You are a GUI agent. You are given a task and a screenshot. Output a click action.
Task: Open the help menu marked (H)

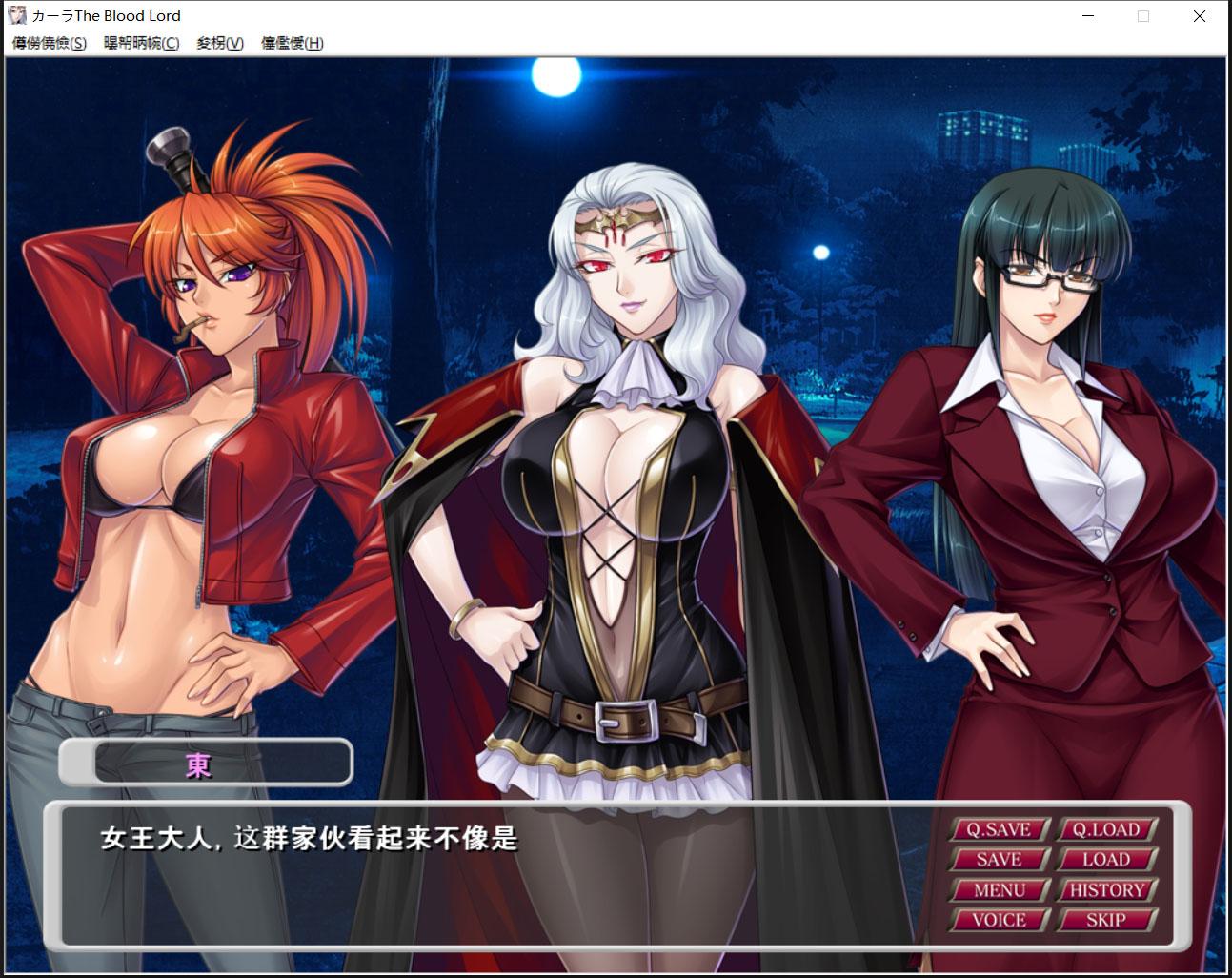tap(291, 43)
